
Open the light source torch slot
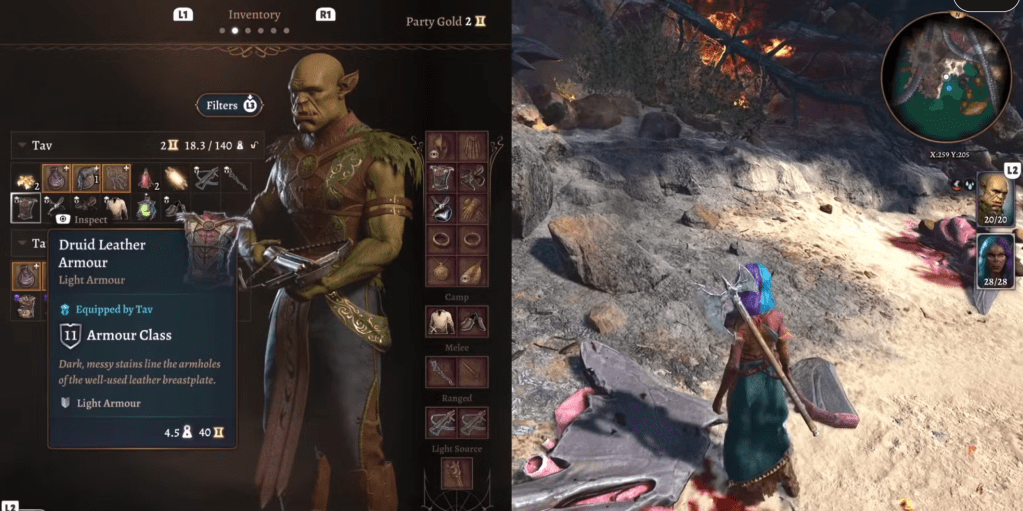[x=456, y=472]
